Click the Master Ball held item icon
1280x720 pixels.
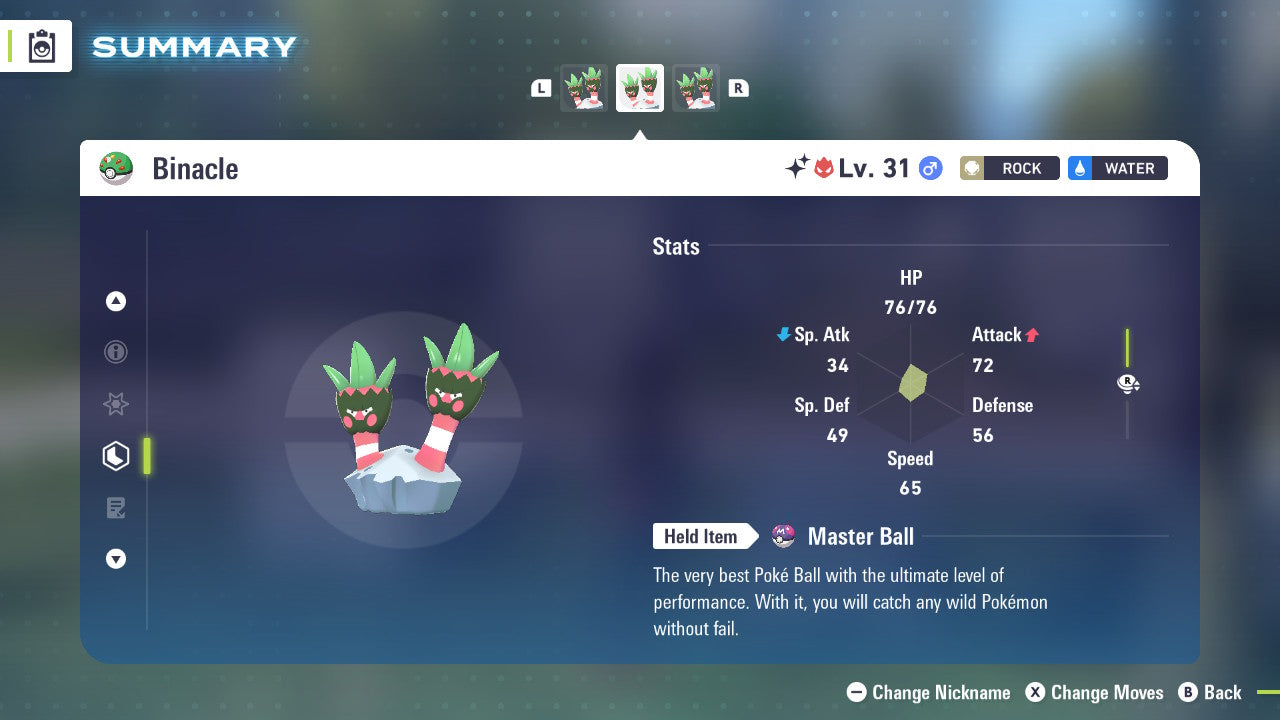coord(784,536)
